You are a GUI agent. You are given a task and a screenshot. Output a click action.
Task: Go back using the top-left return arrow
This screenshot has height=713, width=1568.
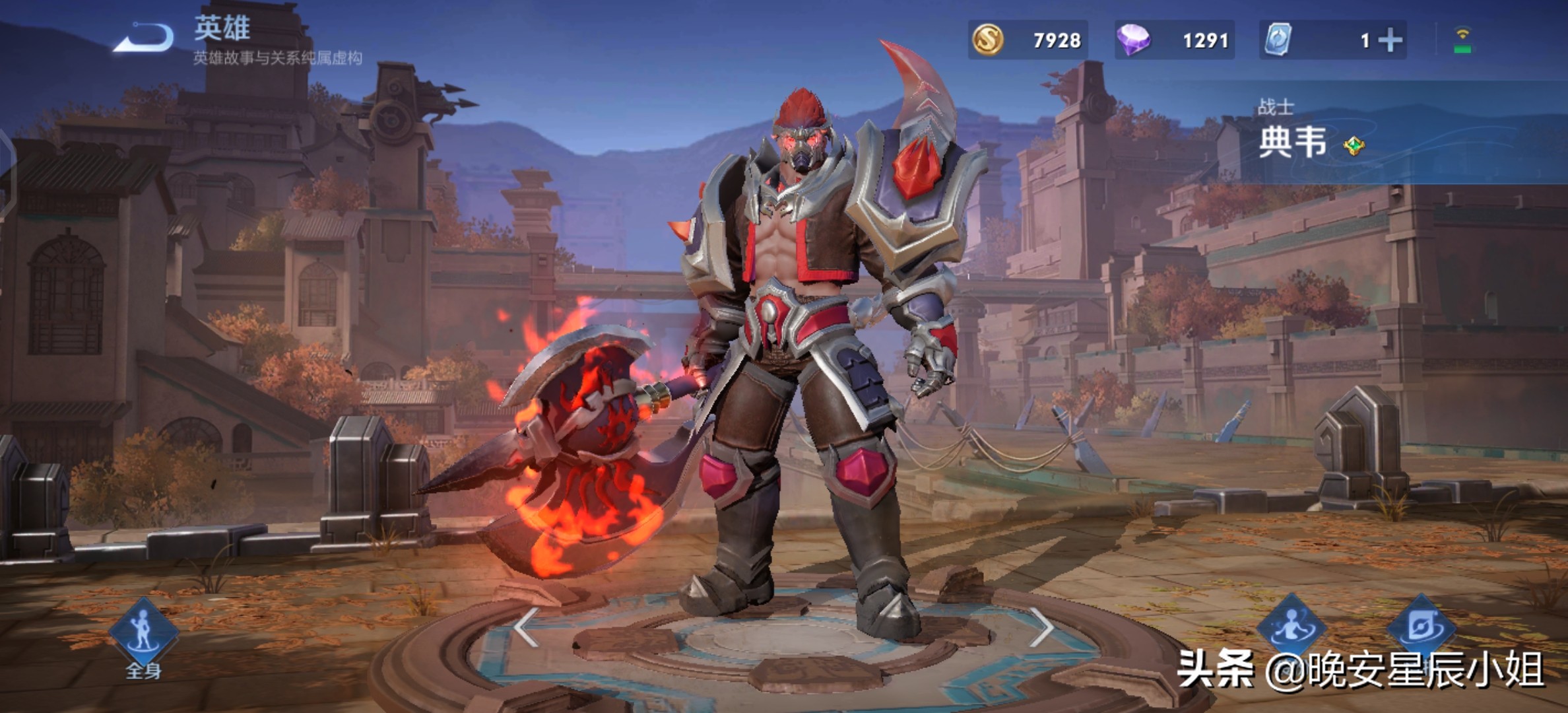(144, 38)
